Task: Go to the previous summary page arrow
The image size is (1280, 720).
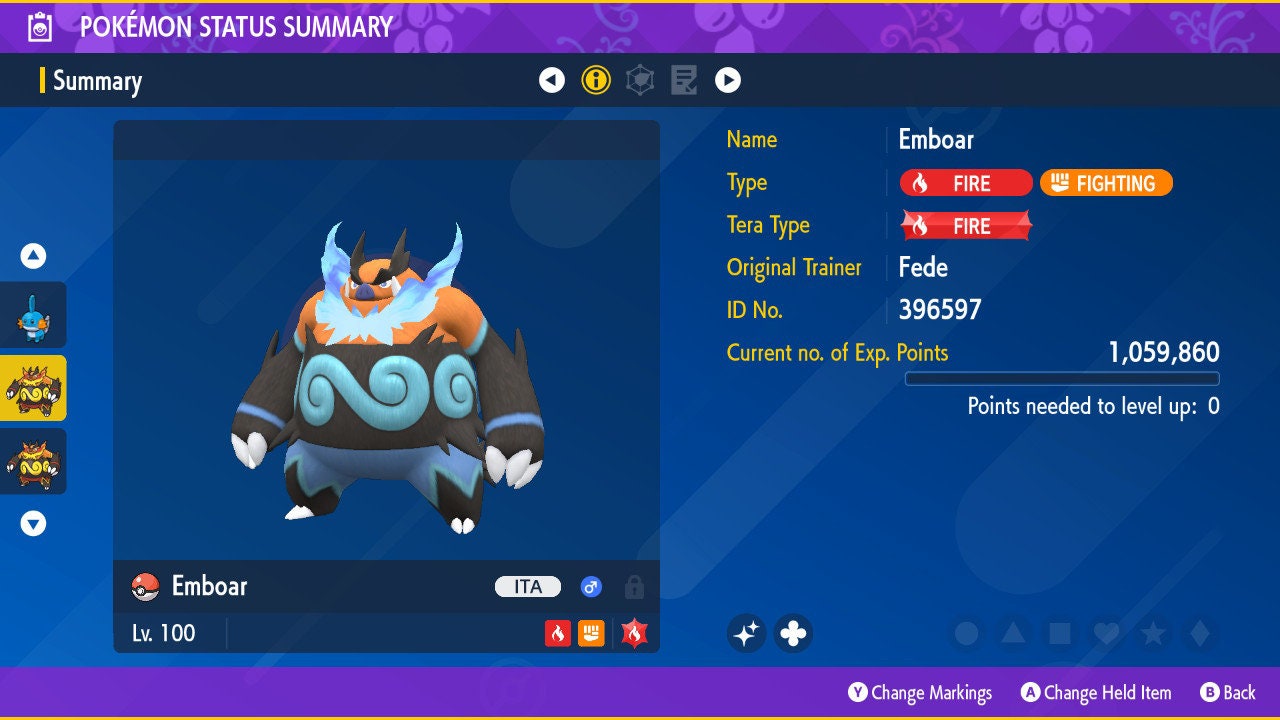Action: (x=552, y=80)
